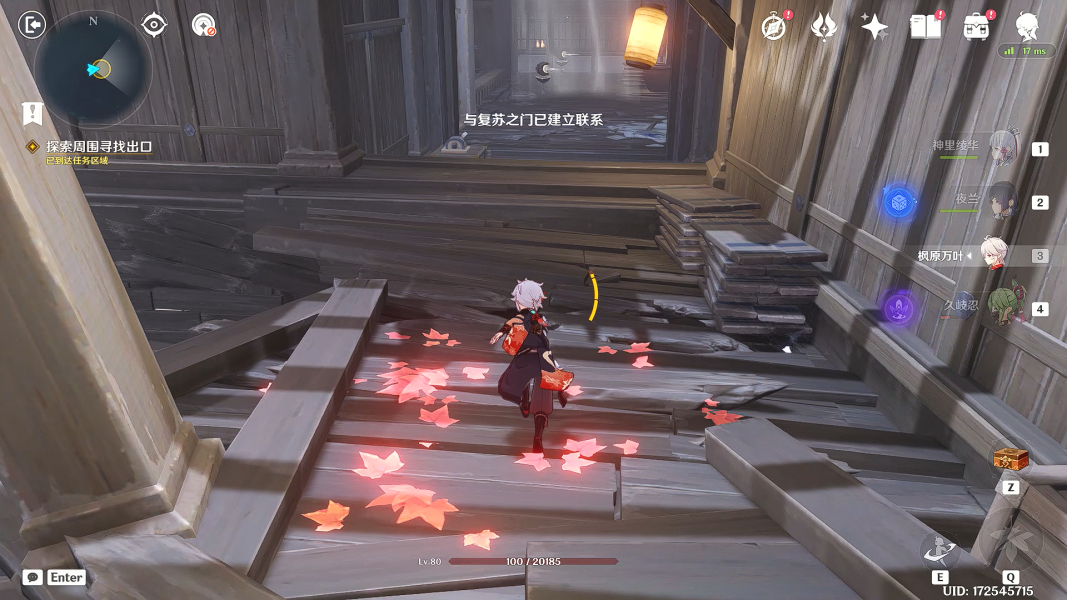Click the exit door icon to leave
Image resolution: width=1067 pixels, height=600 pixels.
32,25
